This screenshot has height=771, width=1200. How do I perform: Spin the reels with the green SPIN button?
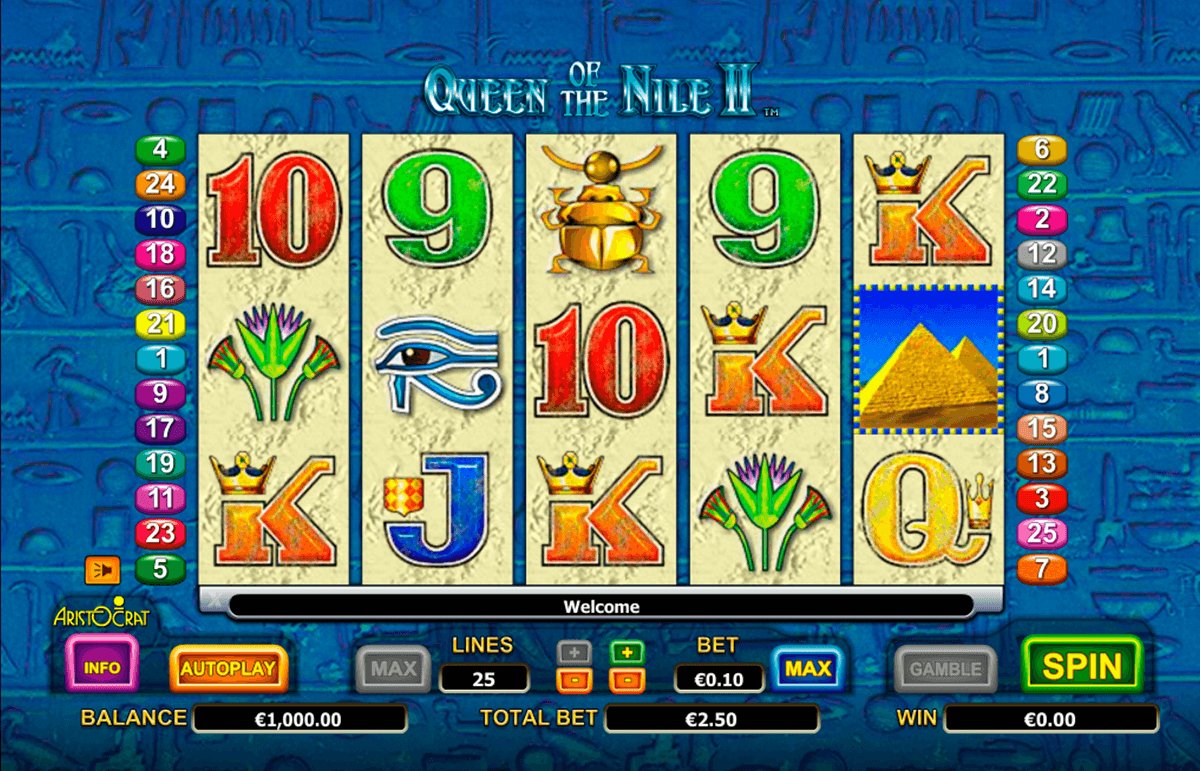tap(1082, 666)
